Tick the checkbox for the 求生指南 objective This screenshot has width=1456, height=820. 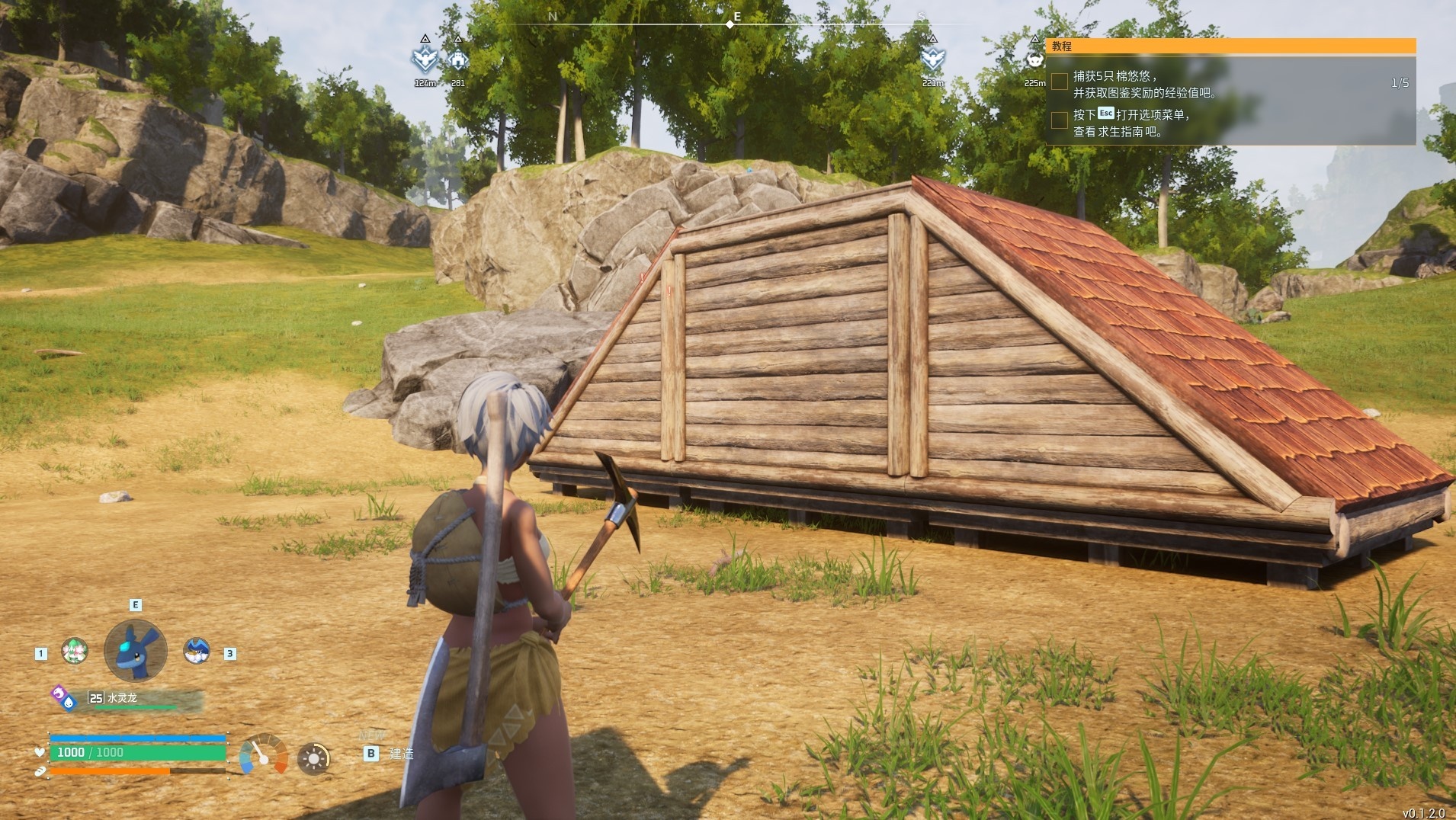click(x=1060, y=120)
